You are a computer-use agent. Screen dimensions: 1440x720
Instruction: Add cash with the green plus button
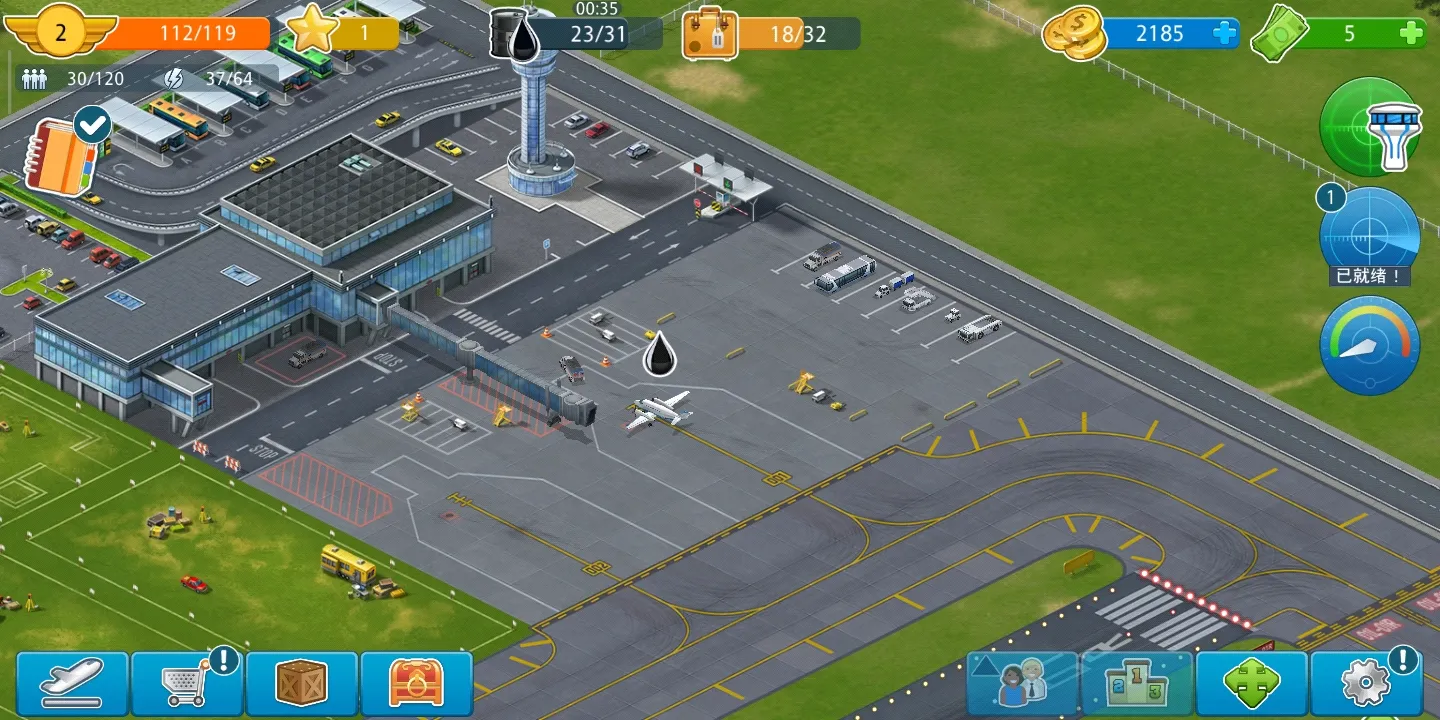(1412, 33)
